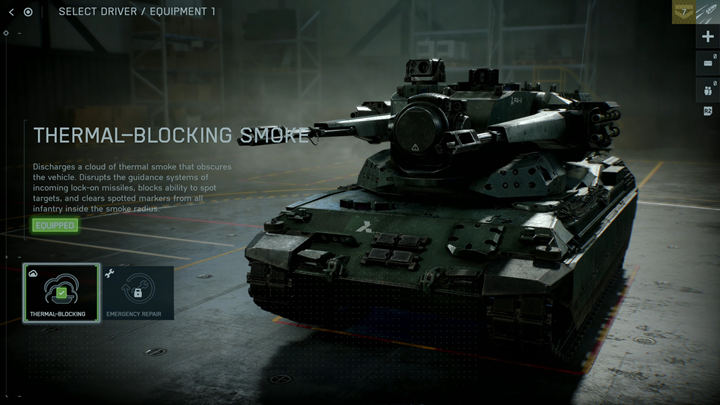Screen dimensions: 720x405
Task: Click the circular target icon beside the back arrow
Action: [x=28, y=12]
